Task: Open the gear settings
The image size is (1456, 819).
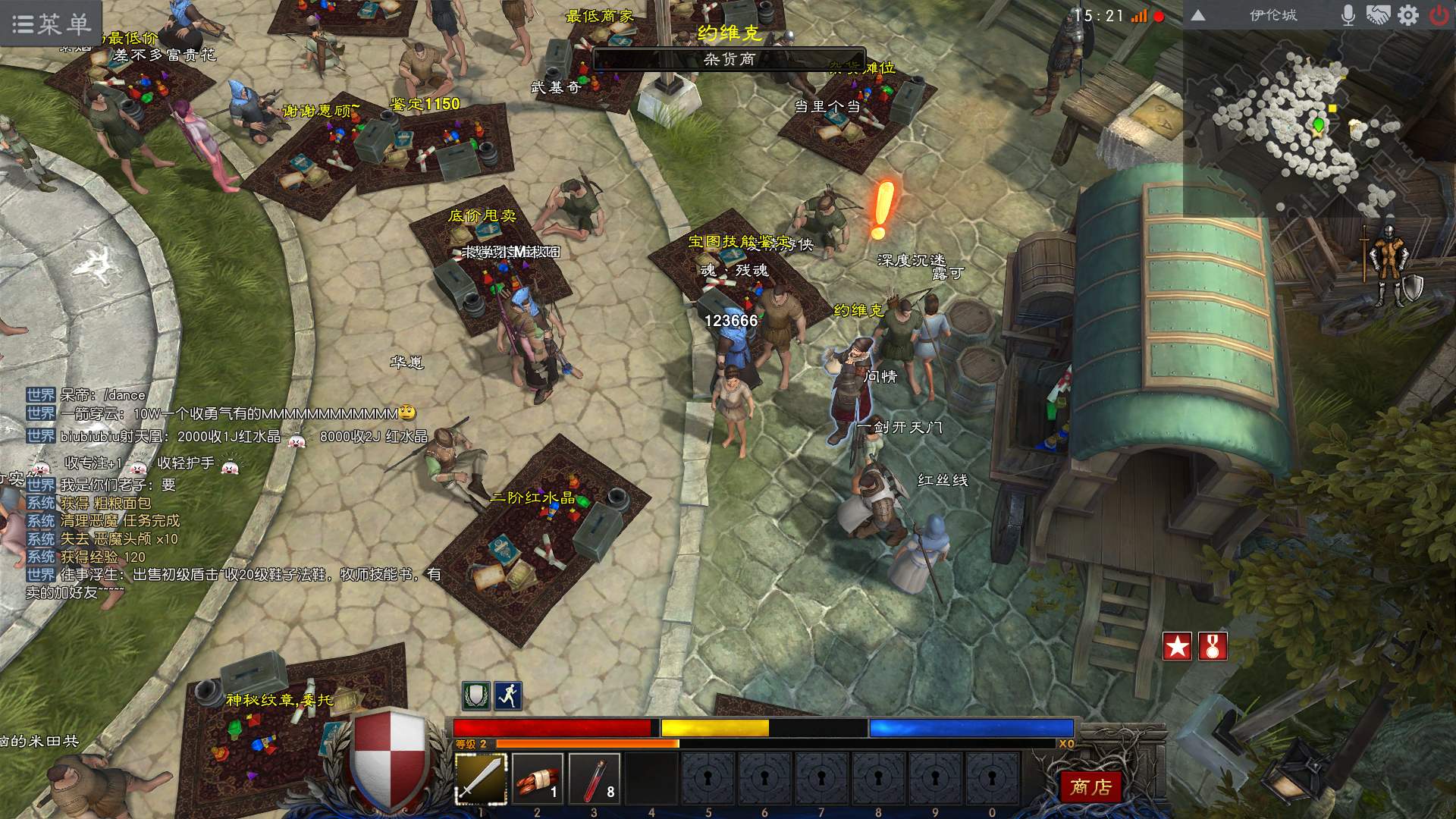Action: [x=1408, y=16]
